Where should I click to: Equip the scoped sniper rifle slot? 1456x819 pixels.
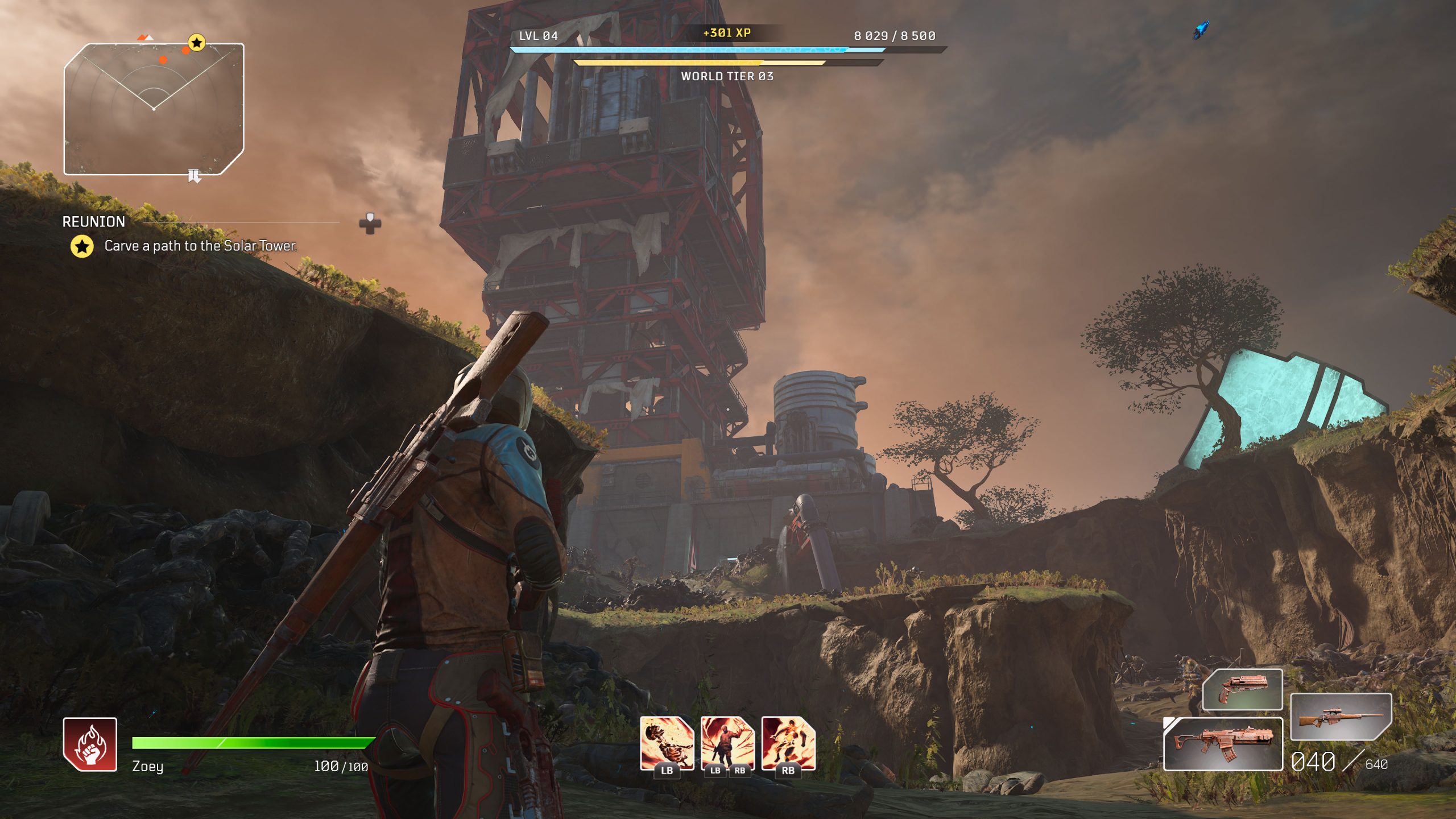1341,717
